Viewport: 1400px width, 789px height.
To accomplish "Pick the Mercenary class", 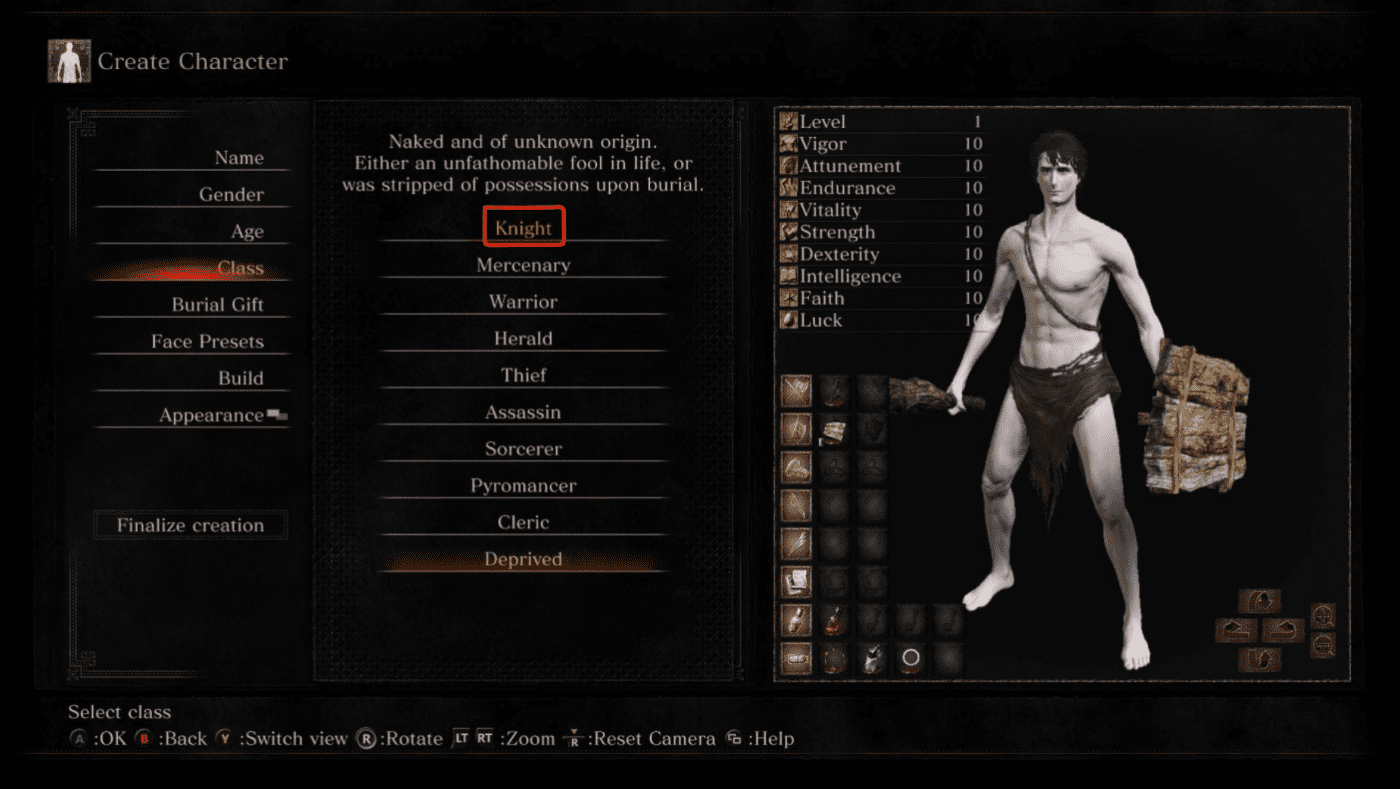I will click(x=523, y=265).
